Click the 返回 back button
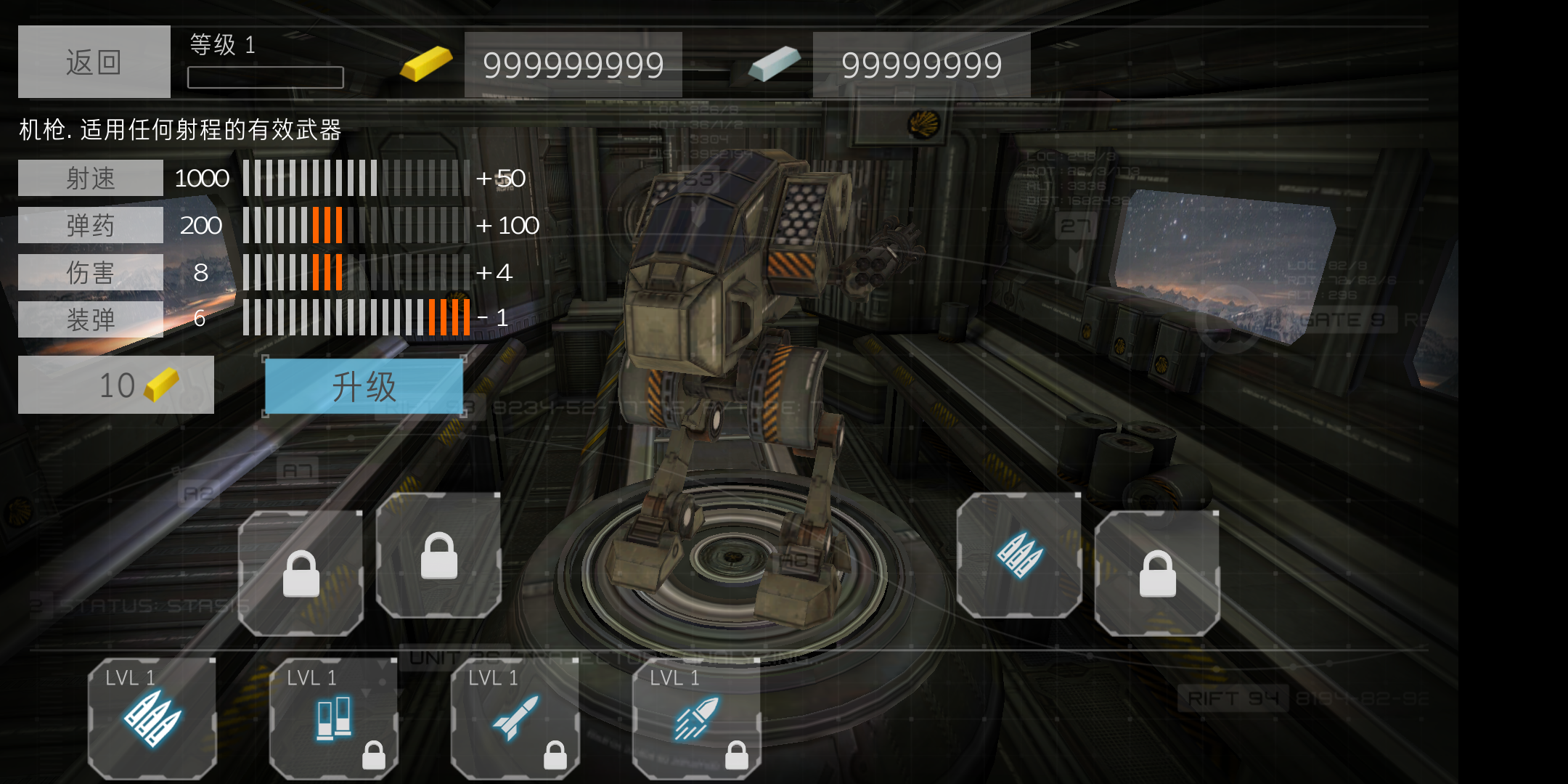 point(94,62)
